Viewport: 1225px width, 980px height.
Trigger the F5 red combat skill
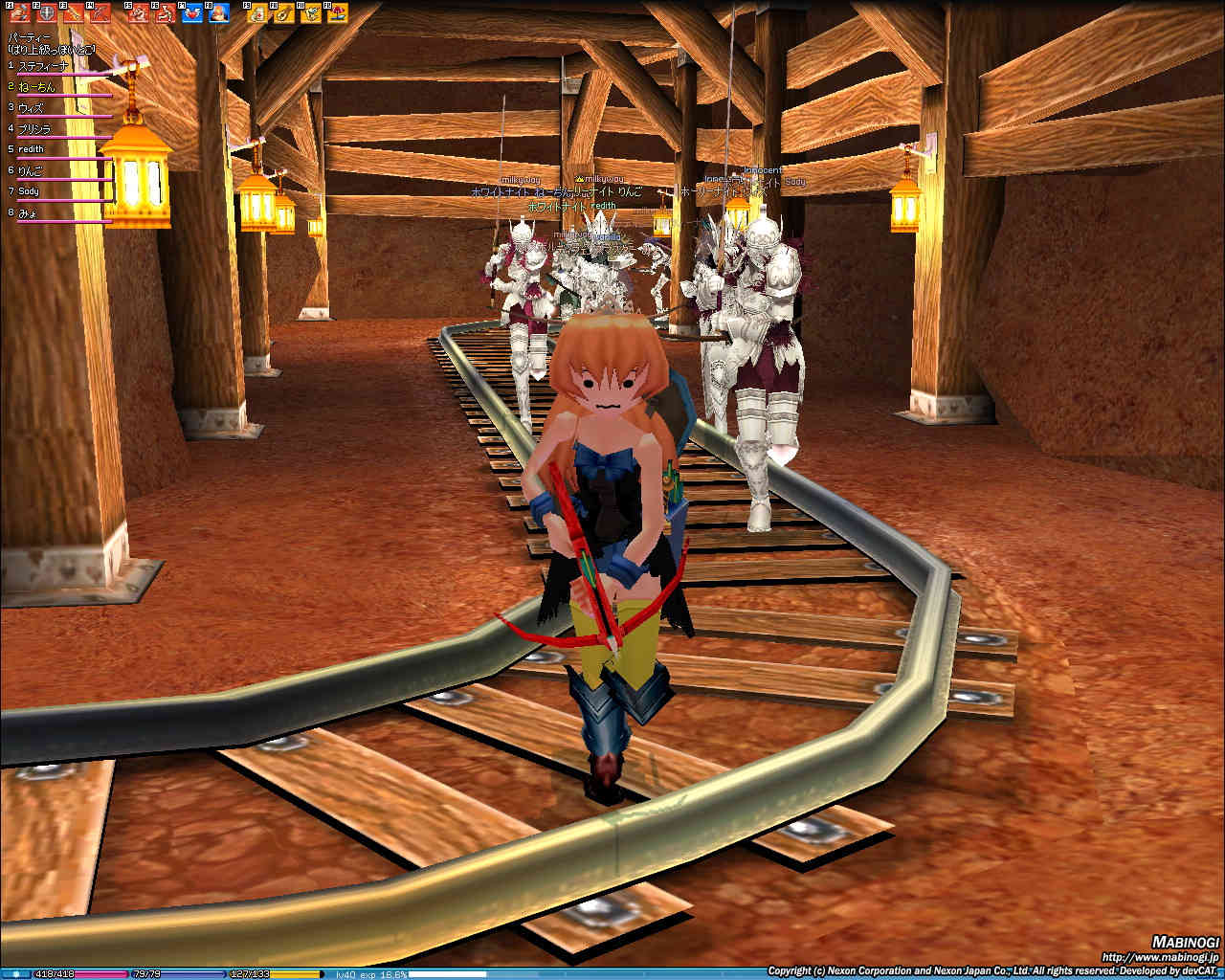tap(139, 13)
